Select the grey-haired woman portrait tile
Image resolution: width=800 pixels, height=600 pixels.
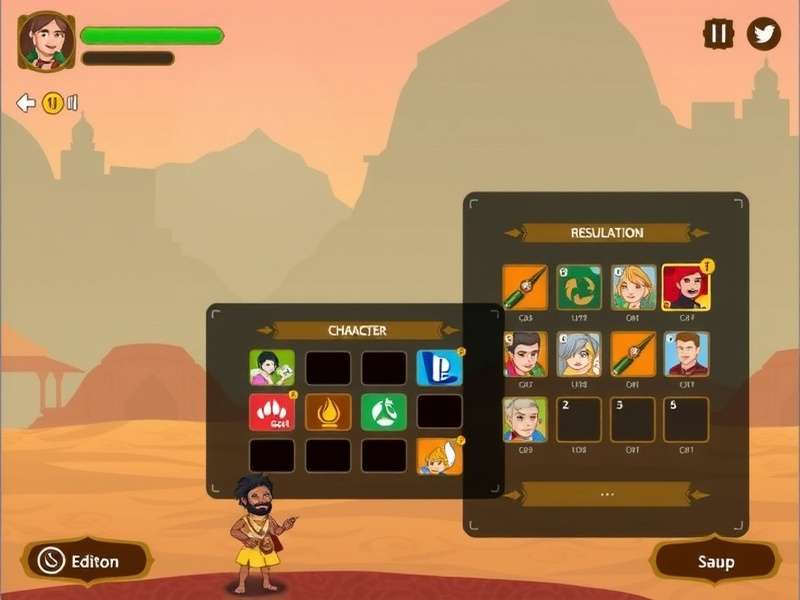pyautogui.click(x=579, y=354)
